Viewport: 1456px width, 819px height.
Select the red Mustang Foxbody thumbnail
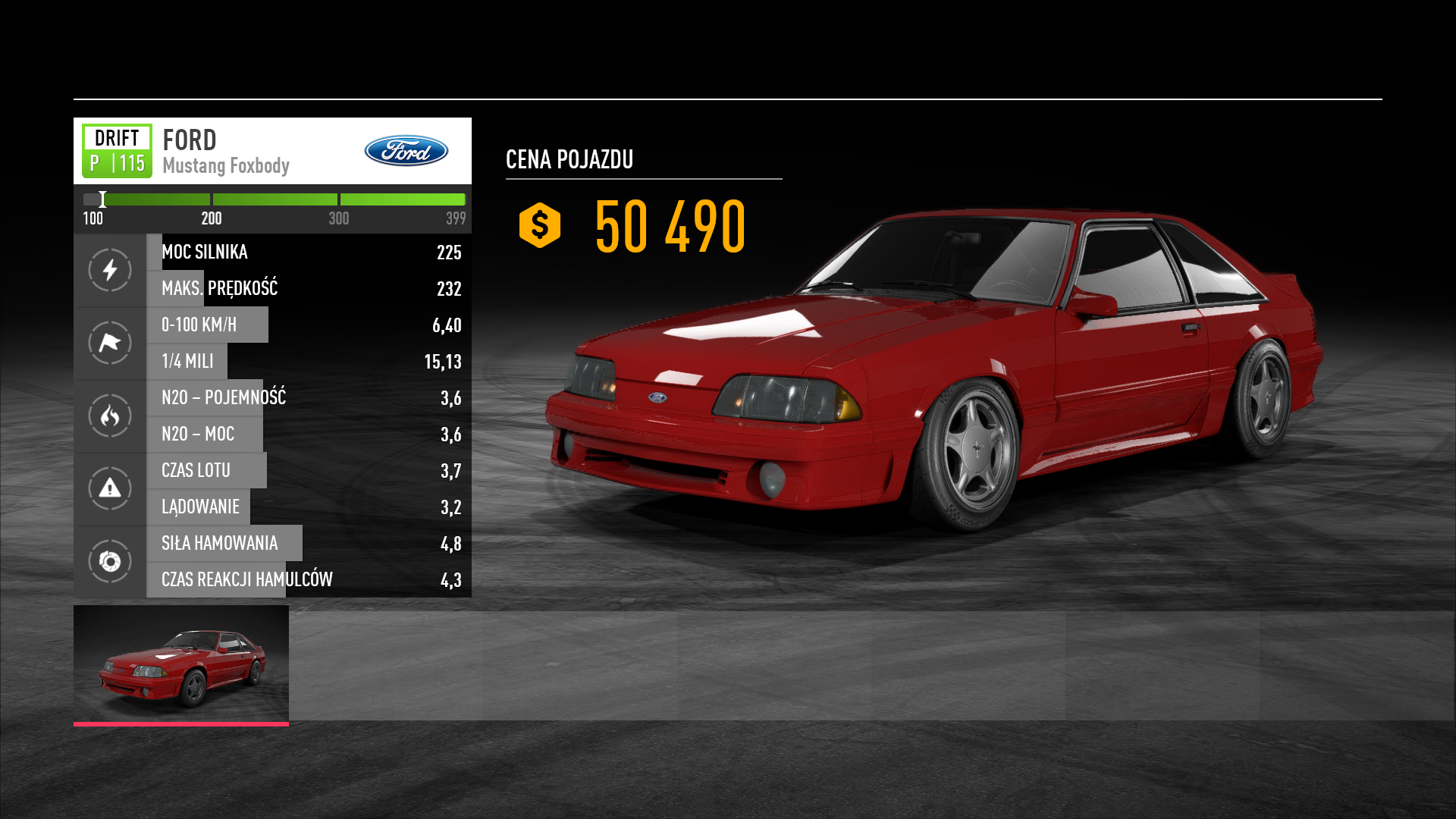point(181,664)
